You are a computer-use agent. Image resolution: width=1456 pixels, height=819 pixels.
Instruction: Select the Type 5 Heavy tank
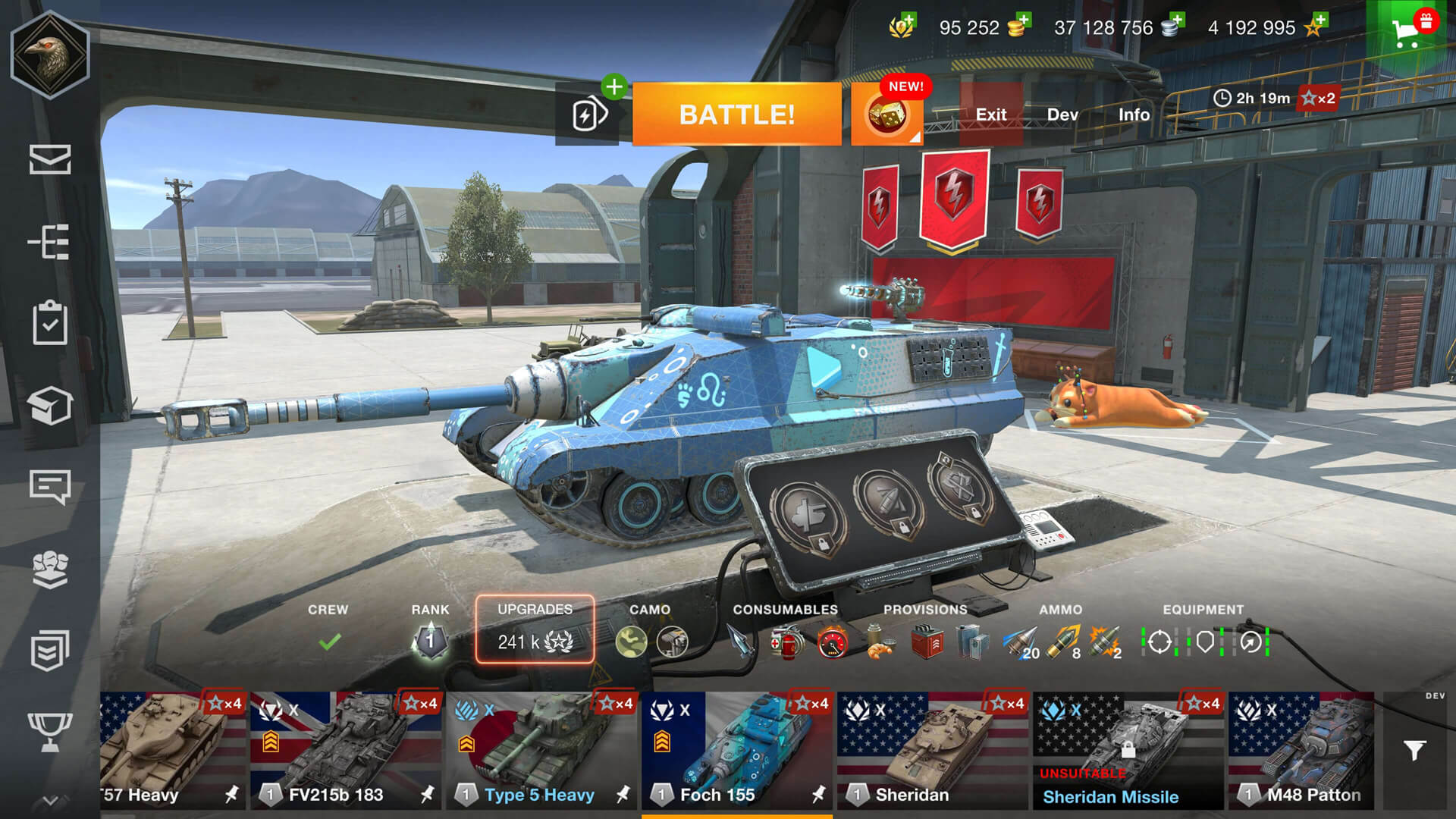coord(541,749)
